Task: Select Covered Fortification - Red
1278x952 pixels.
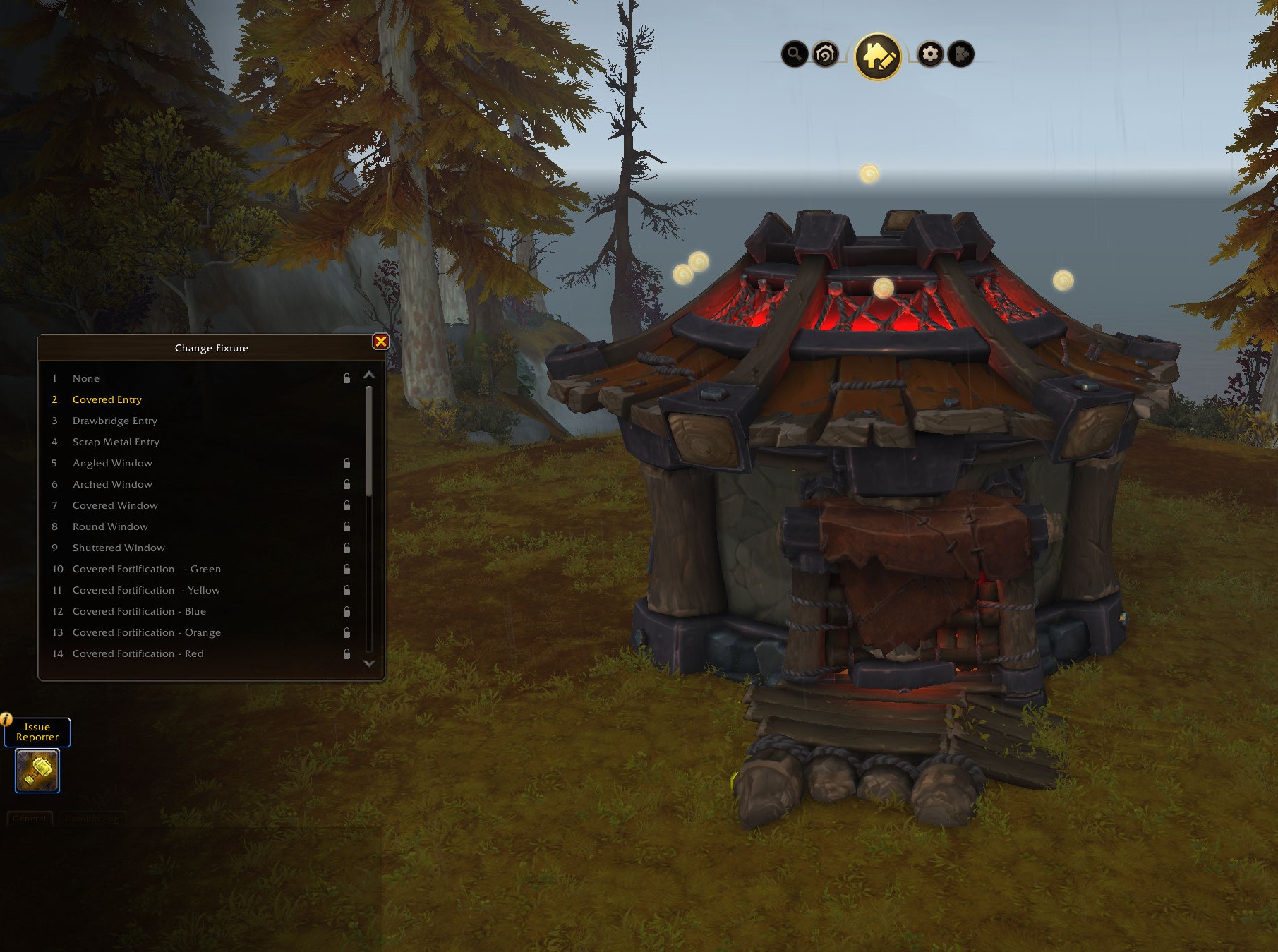Action: (x=138, y=653)
